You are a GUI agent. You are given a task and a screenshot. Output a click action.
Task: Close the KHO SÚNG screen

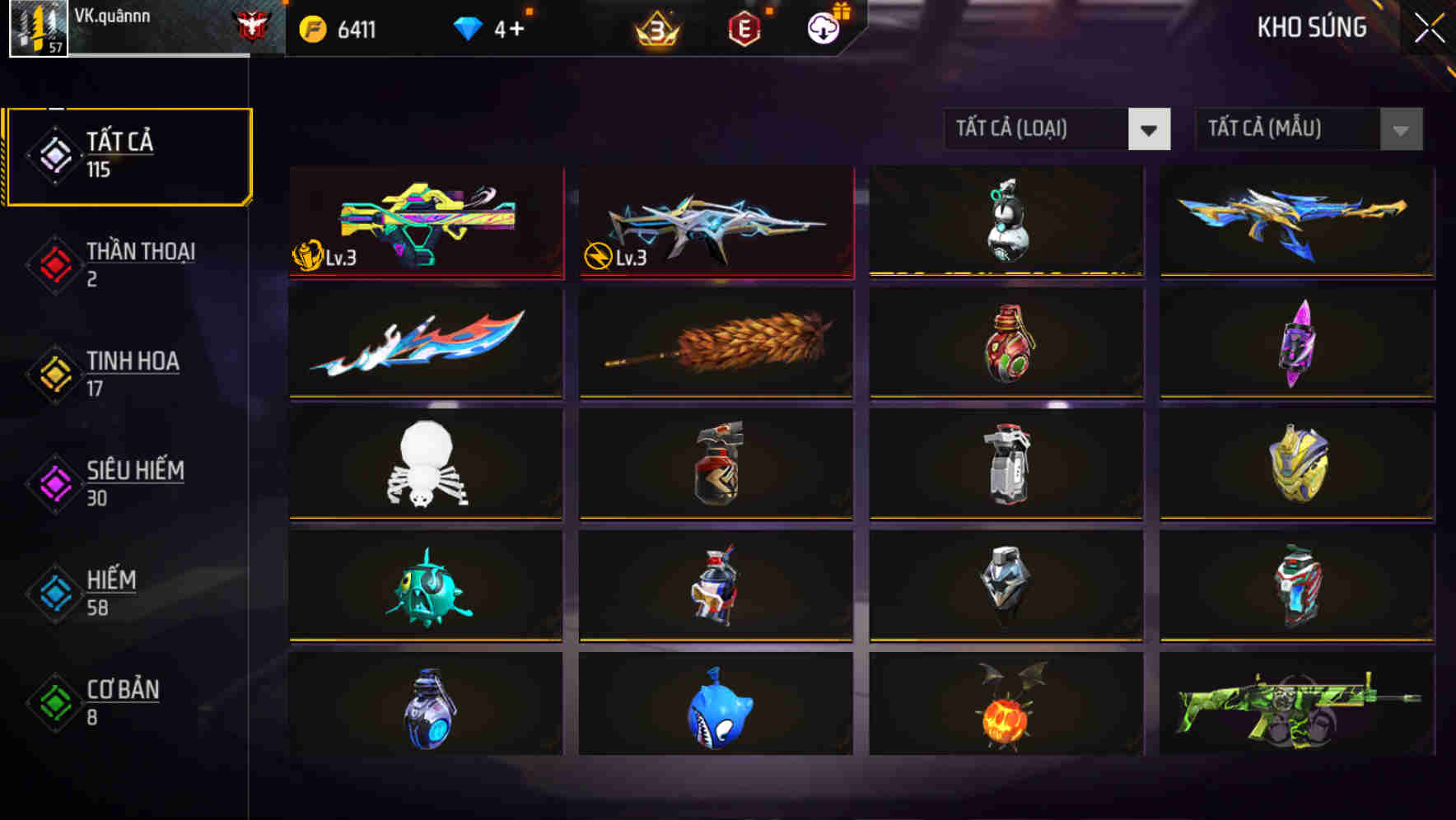point(1427,27)
